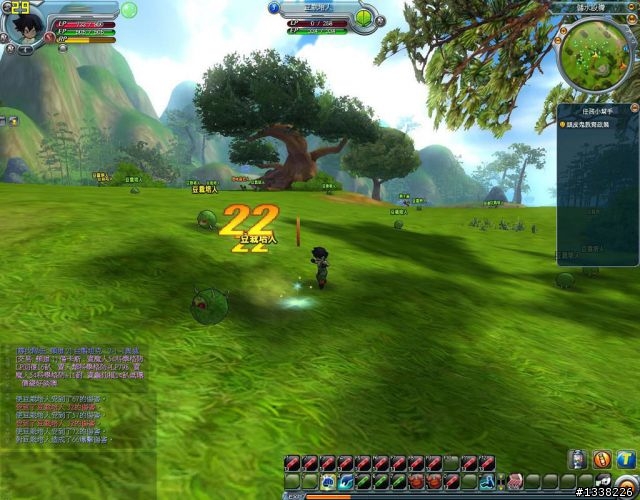Open the circular minimap
The height and width of the screenshot is (500, 640).
coord(593,55)
